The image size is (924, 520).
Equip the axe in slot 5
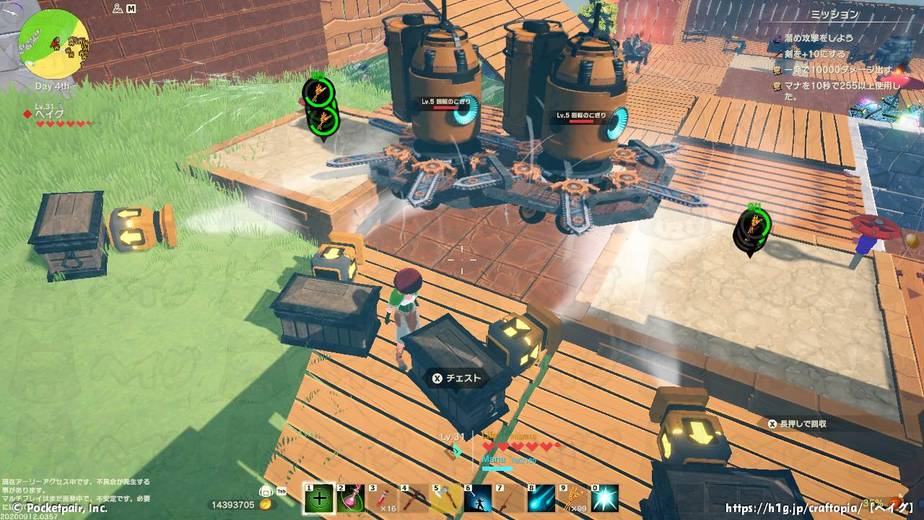pos(447,497)
